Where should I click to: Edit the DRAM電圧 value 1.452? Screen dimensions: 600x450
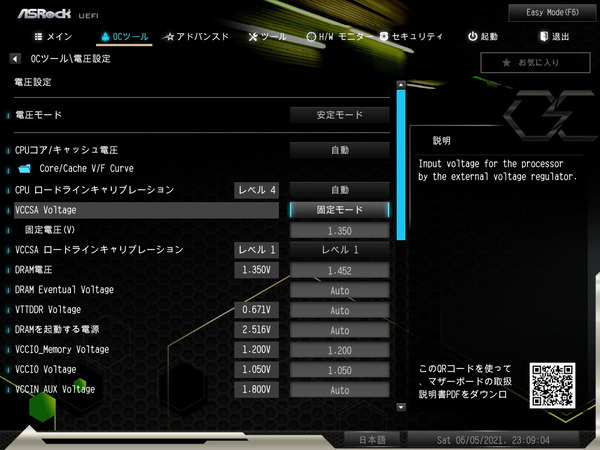point(339,270)
